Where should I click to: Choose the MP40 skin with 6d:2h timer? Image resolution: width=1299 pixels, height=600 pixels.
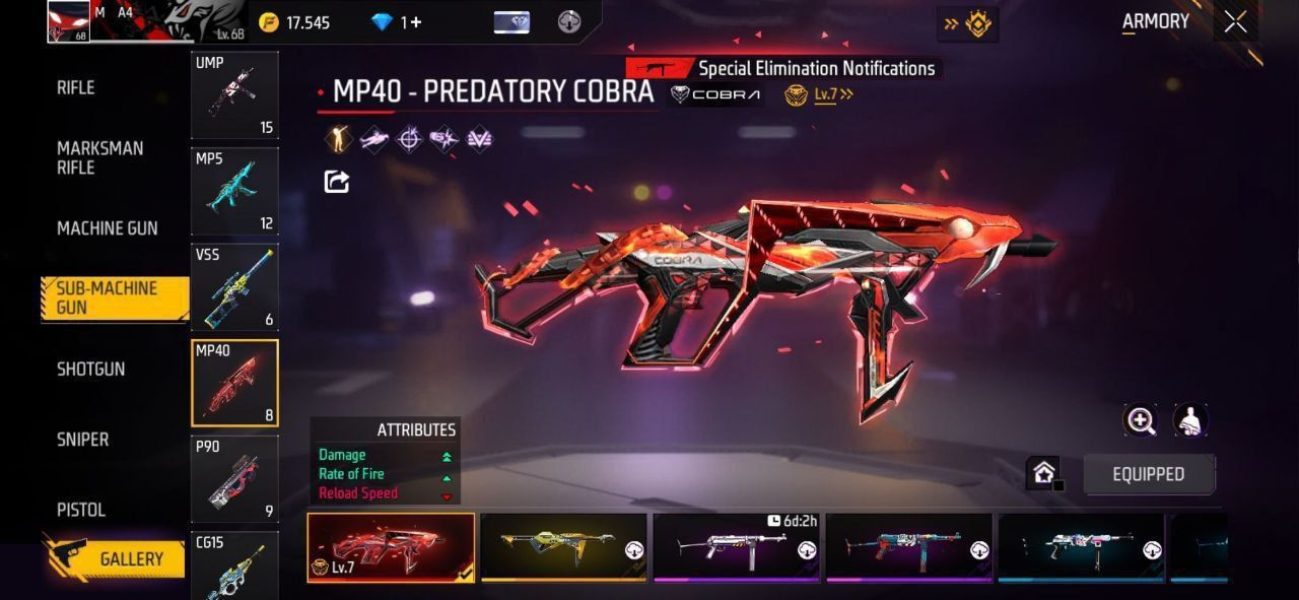coord(737,546)
